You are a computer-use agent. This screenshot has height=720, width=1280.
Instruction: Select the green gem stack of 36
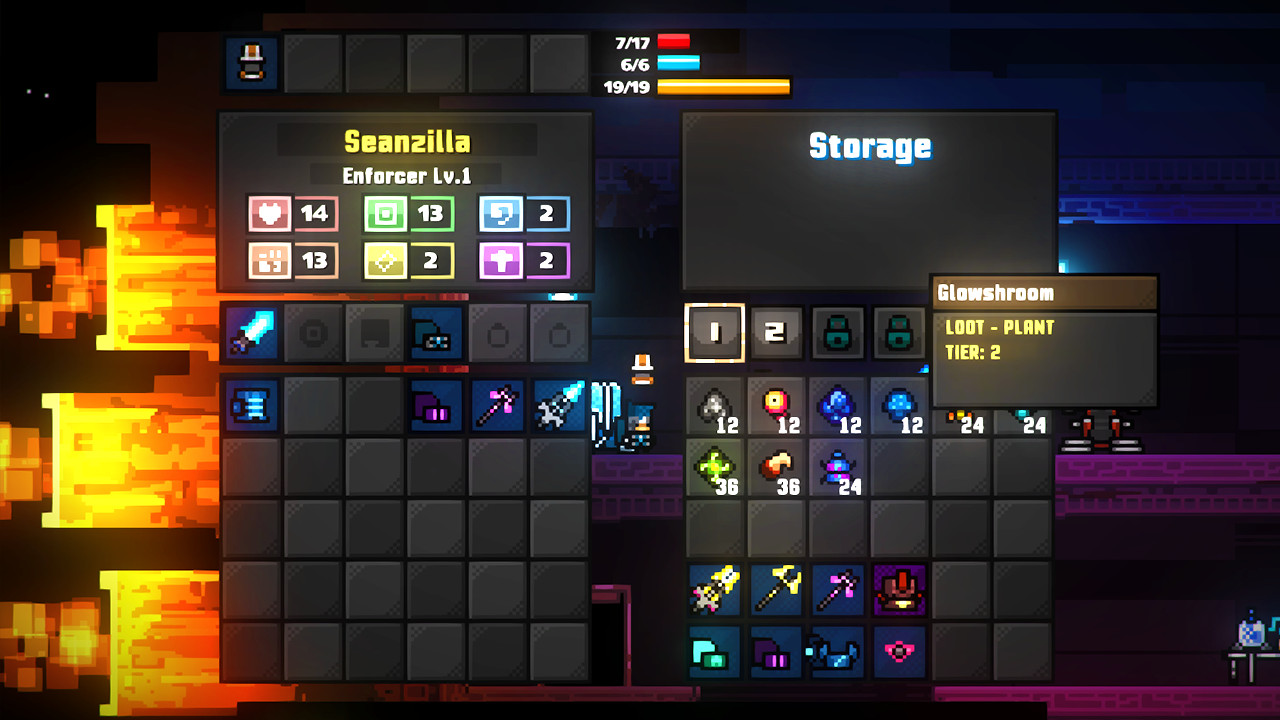[715, 468]
